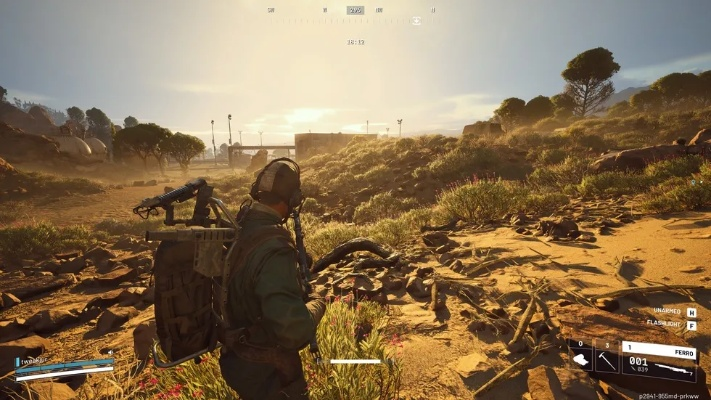Screen dimensions: 711x400
Task: Choose the pickaxe tool slot
Action: 606,356
